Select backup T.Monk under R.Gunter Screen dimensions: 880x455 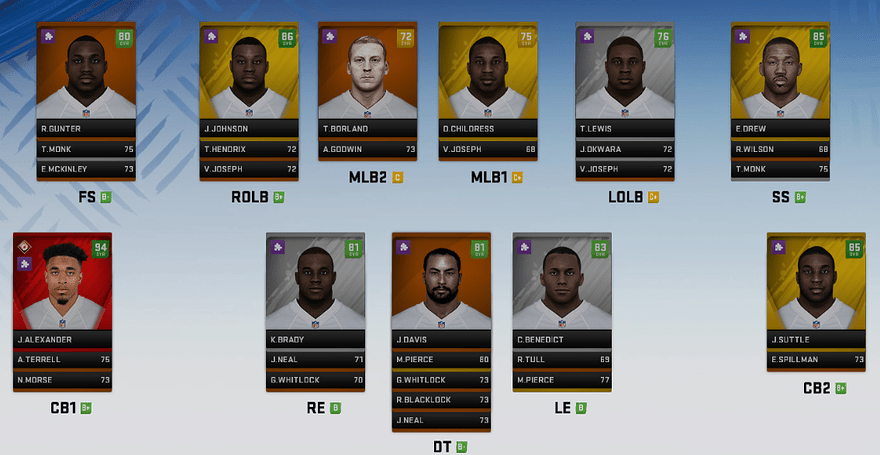click(x=85, y=149)
